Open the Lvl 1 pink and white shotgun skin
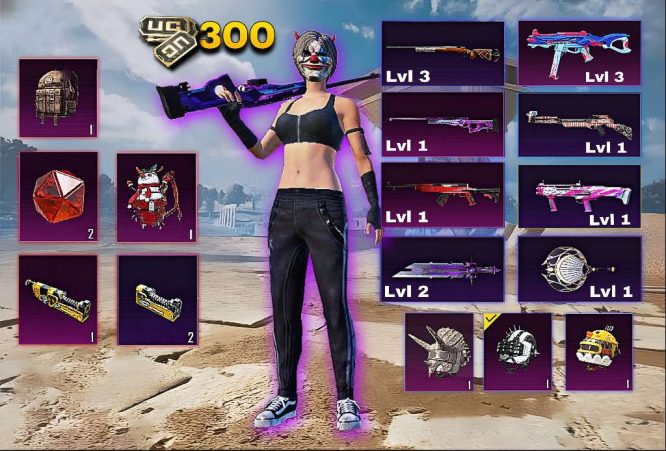The width and height of the screenshot is (666, 451). click(x=579, y=194)
